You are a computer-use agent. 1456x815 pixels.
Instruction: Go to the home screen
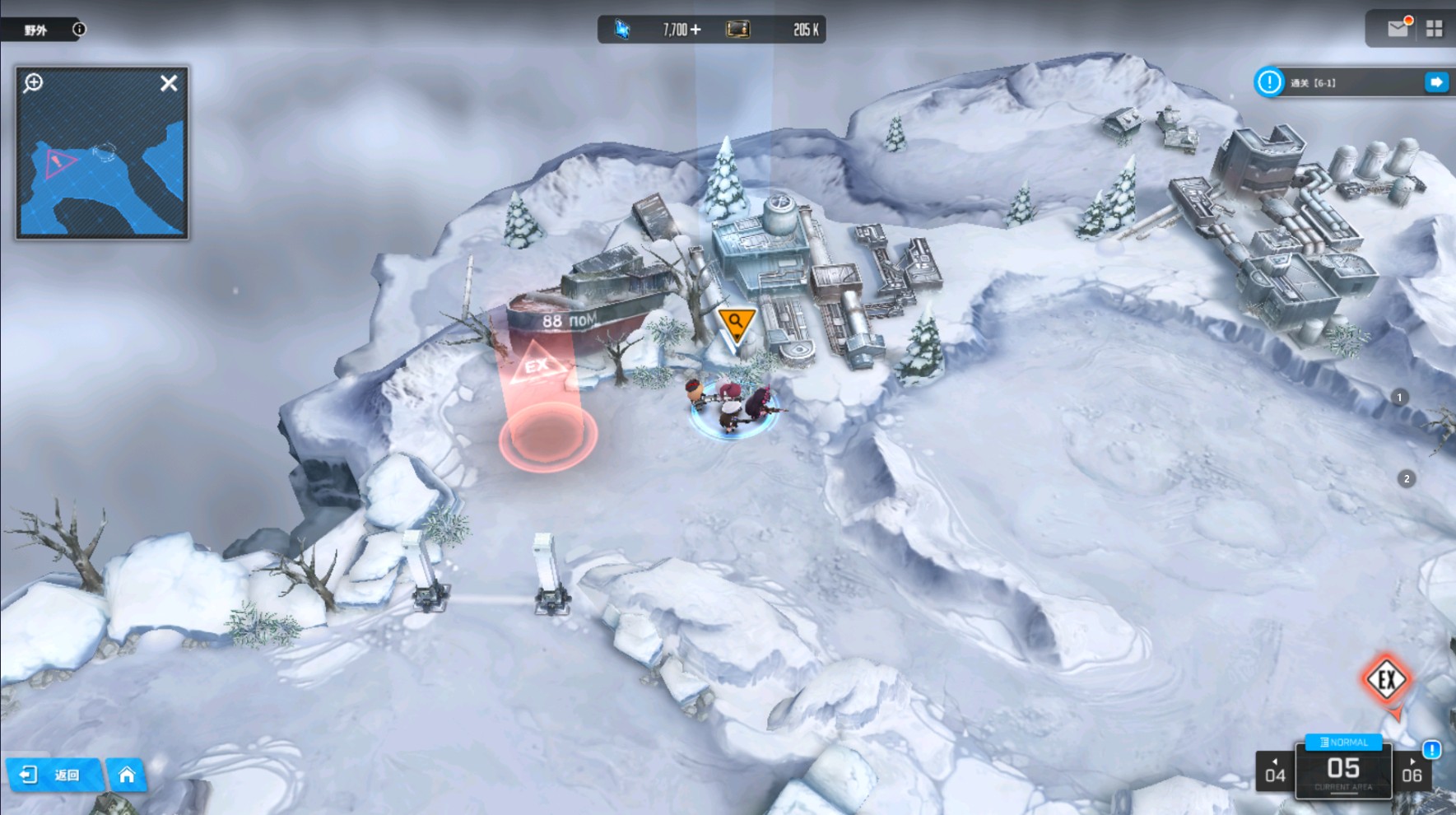pos(127,775)
